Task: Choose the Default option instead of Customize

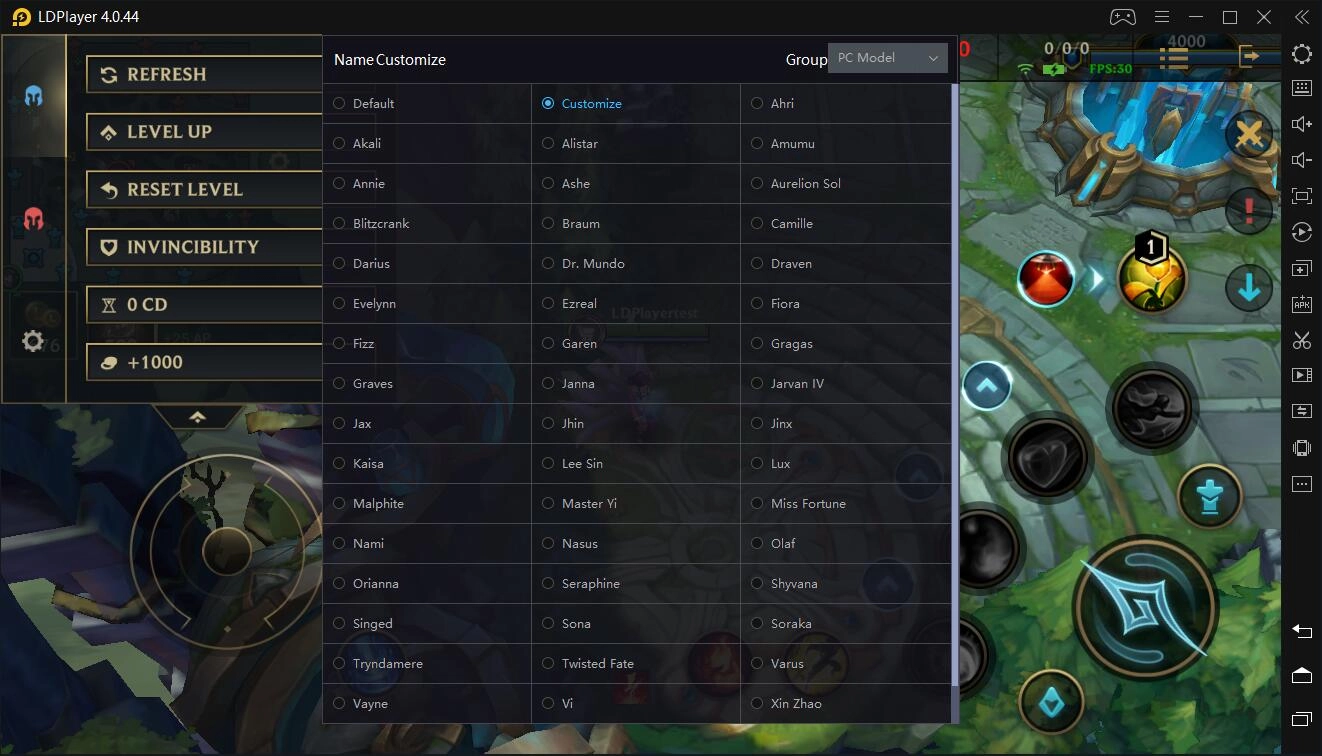Action: (x=339, y=103)
